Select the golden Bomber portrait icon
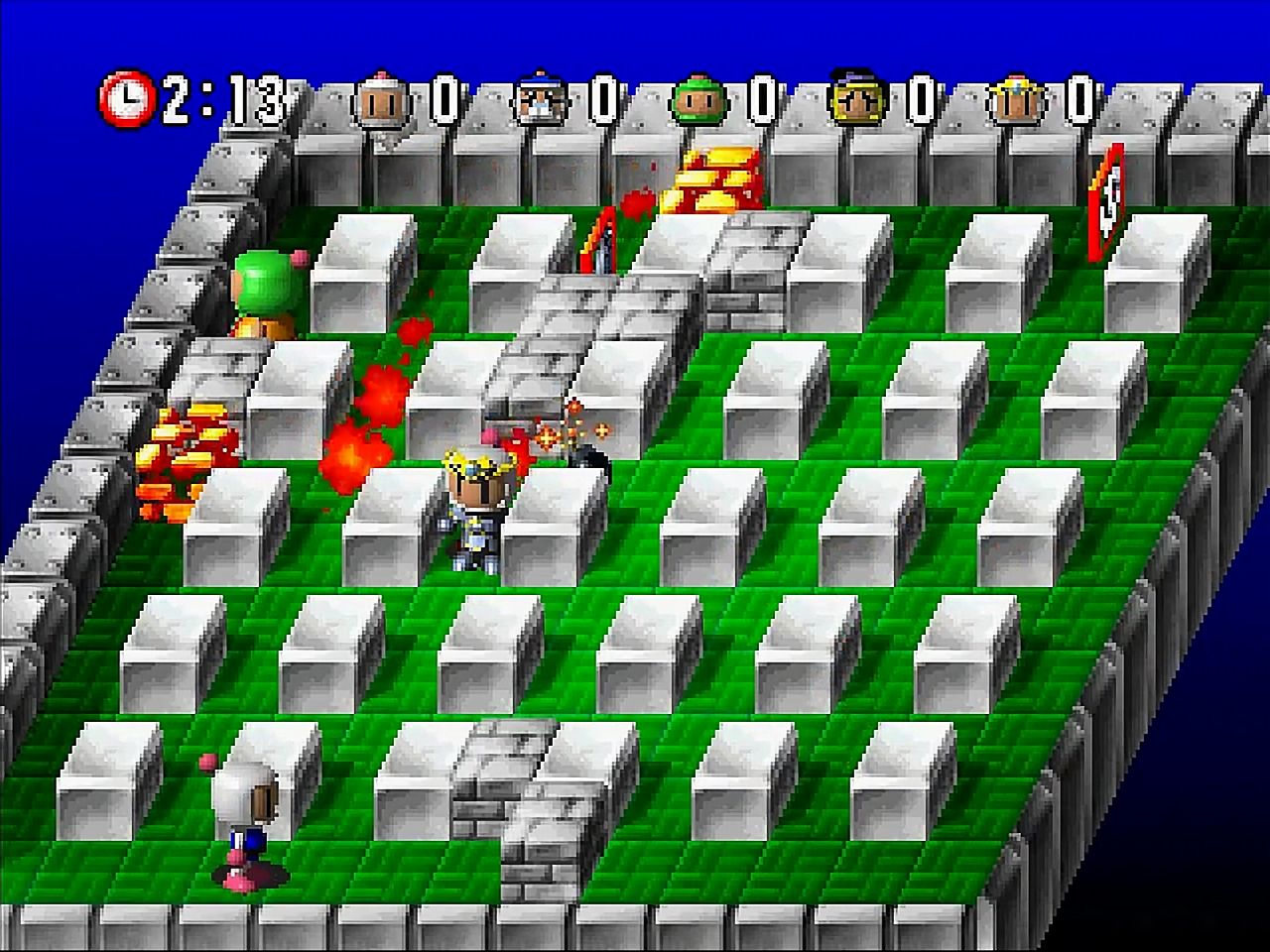 [x=856, y=102]
